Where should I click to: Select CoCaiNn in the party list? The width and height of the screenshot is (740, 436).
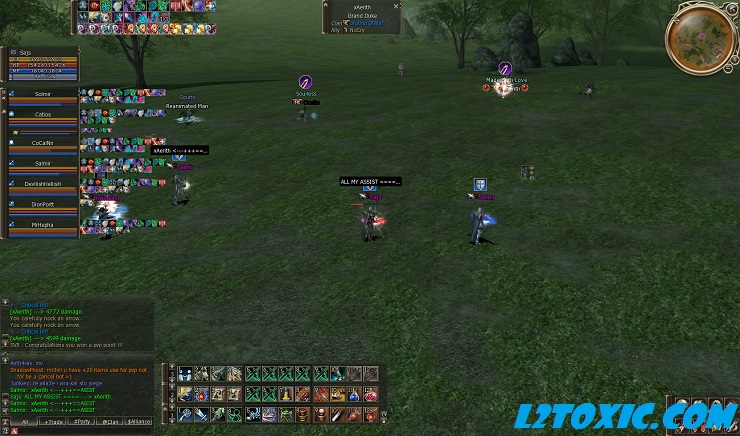pyautogui.click(x=41, y=143)
